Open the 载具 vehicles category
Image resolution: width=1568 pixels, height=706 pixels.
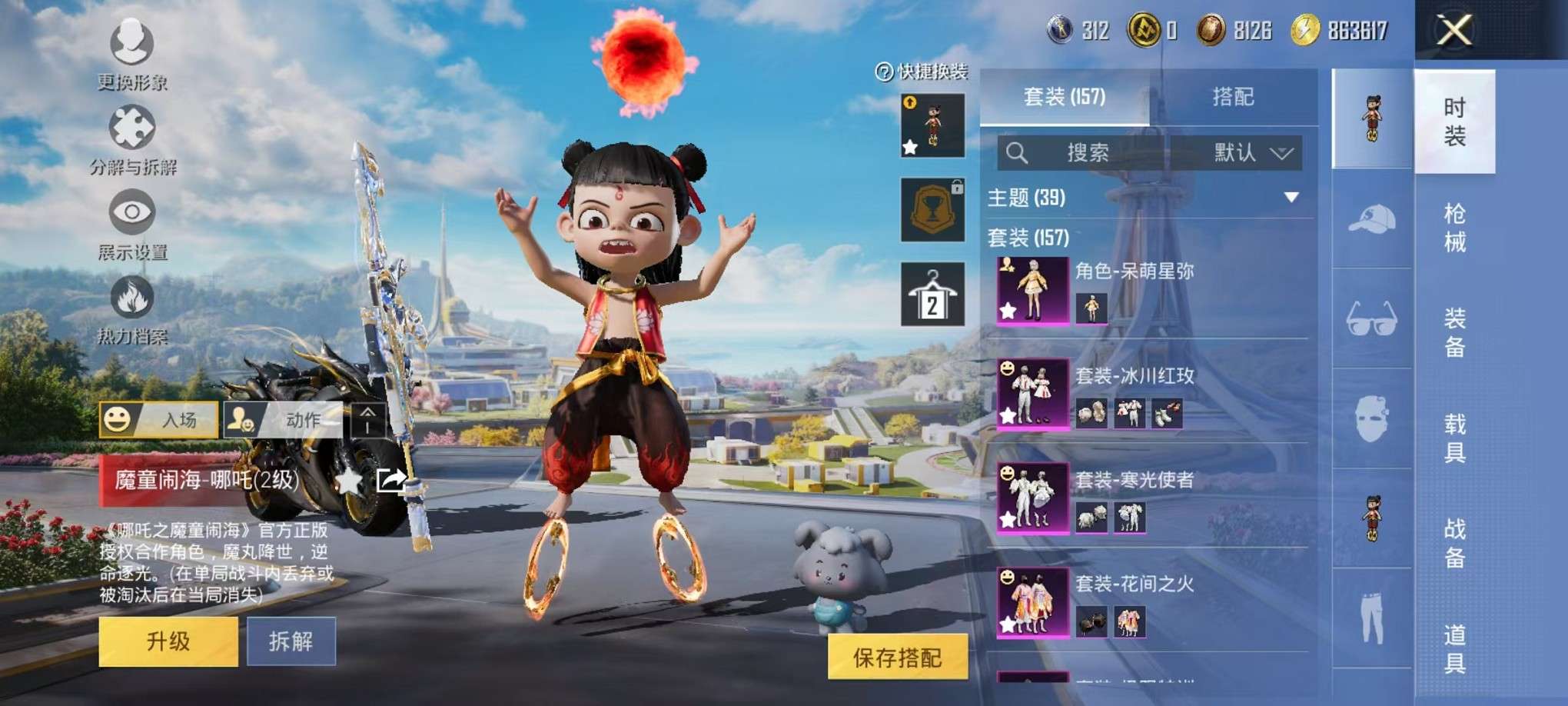click(1454, 438)
